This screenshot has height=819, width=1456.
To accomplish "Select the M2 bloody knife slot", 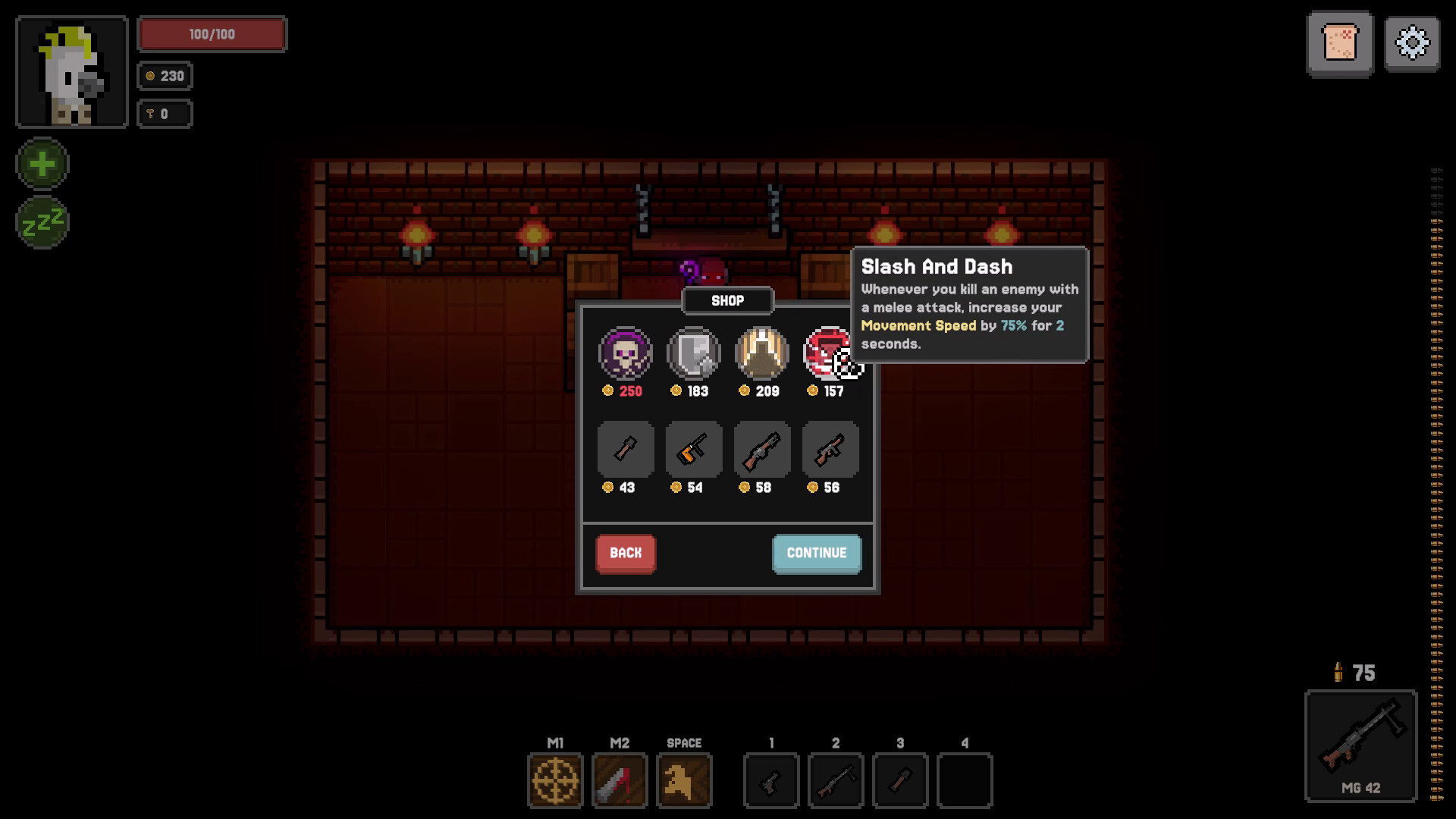I will click(620, 780).
